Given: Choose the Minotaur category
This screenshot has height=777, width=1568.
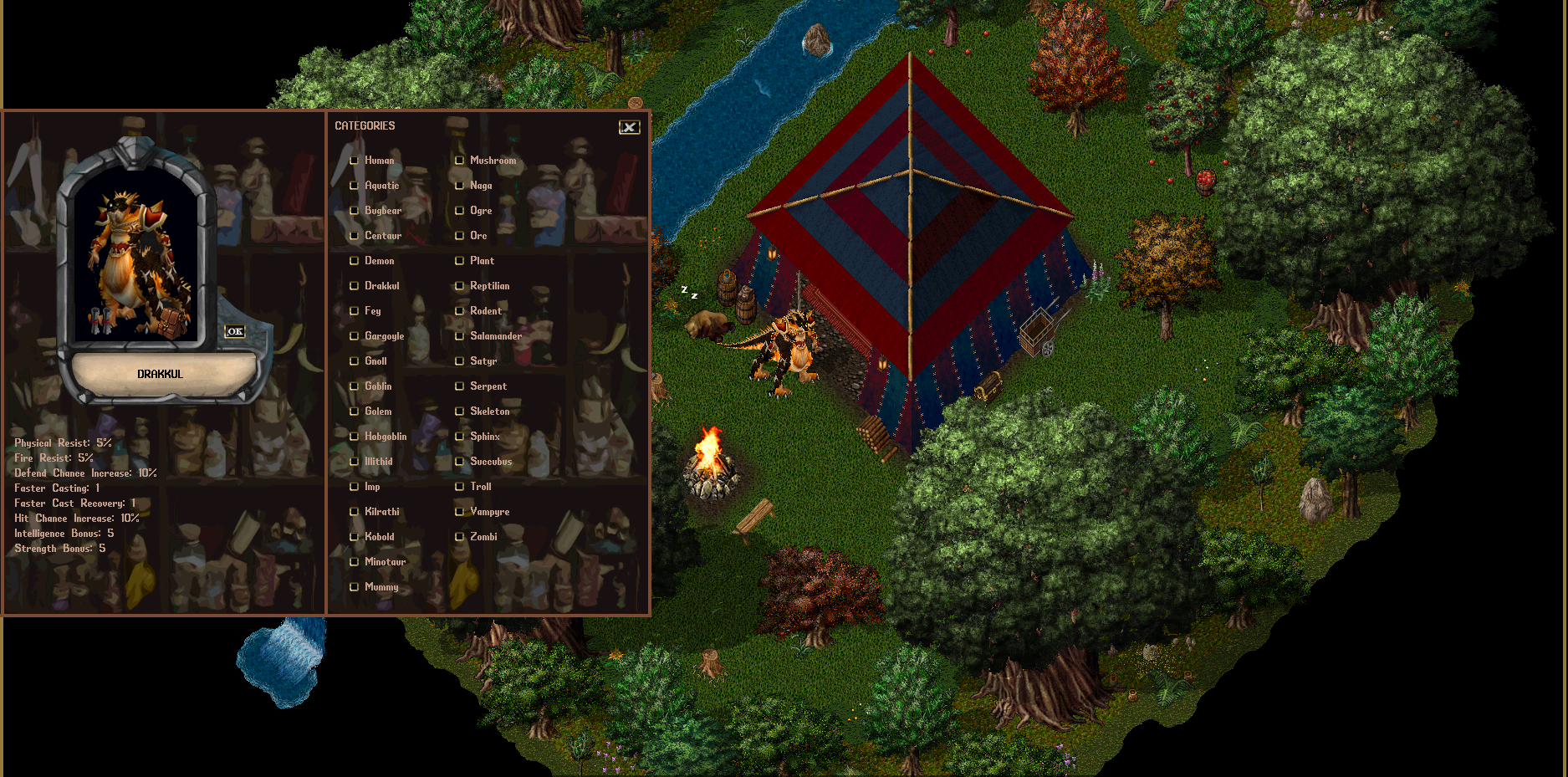Looking at the screenshot, I should [x=355, y=562].
